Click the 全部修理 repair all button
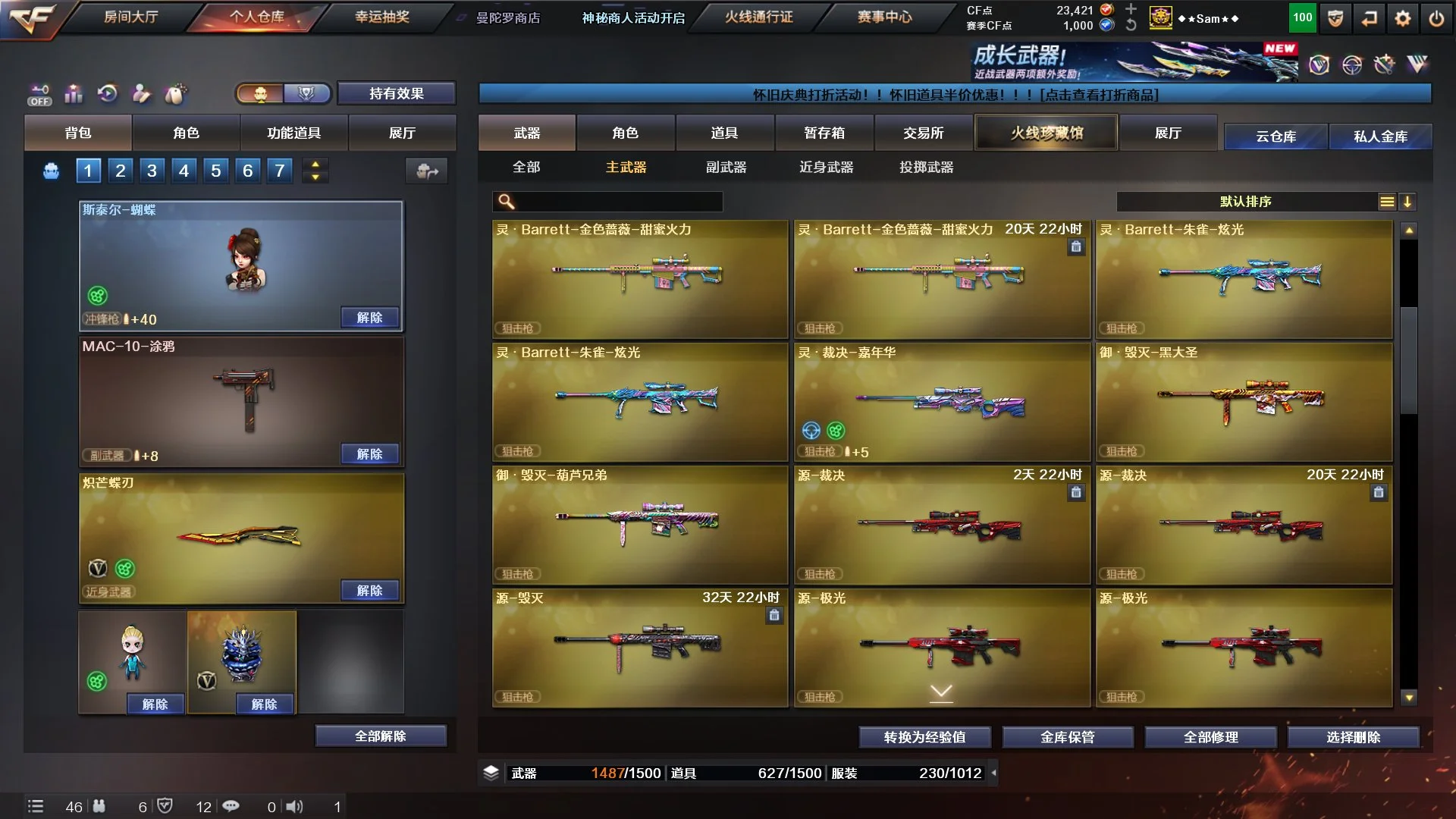1456x819 pixels. point(1210,737)
